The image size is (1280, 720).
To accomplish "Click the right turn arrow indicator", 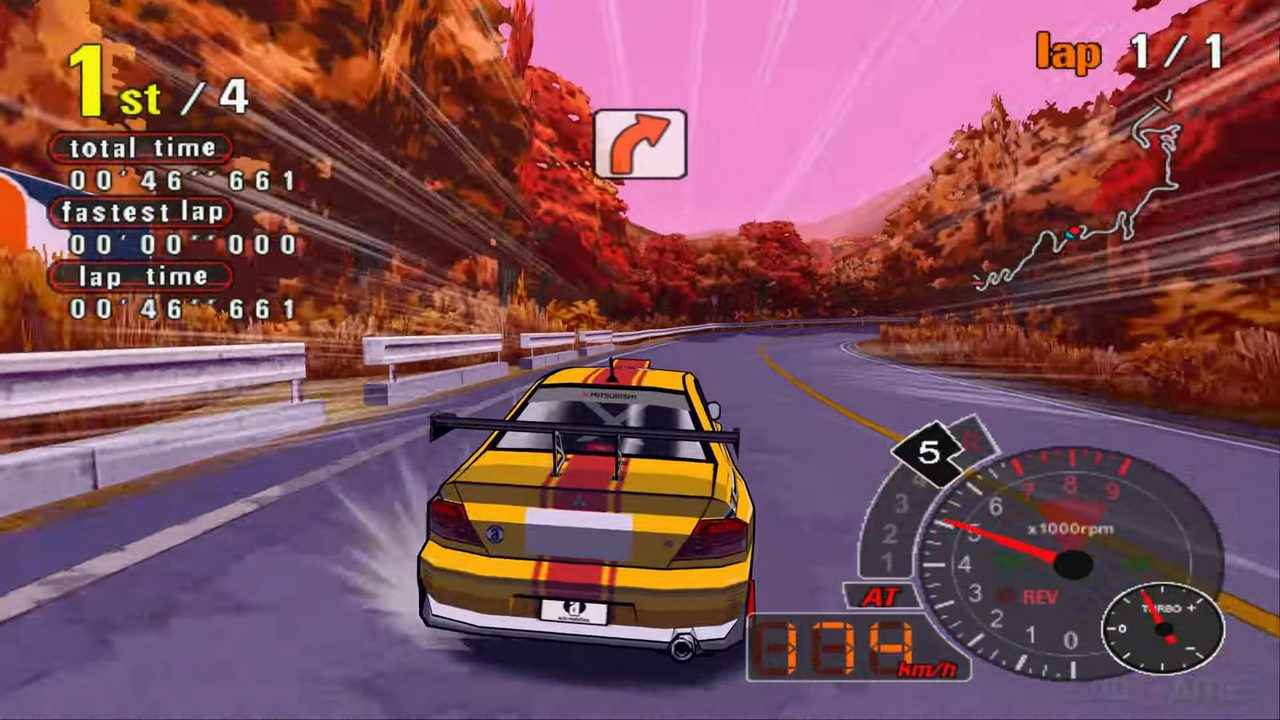I will point(641,141).
